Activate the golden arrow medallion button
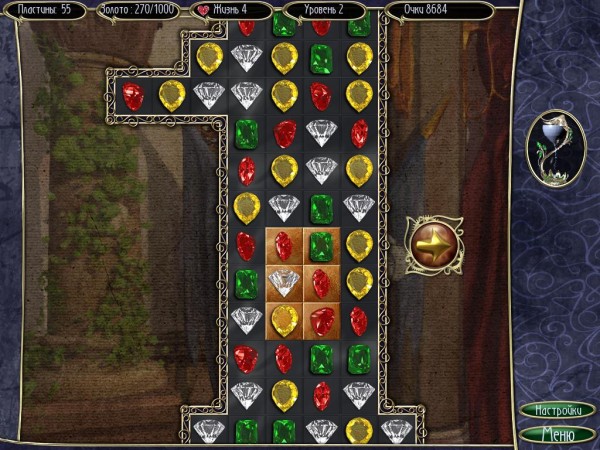Viewport: 600px width, 450px height. click(x=432, y=244)
